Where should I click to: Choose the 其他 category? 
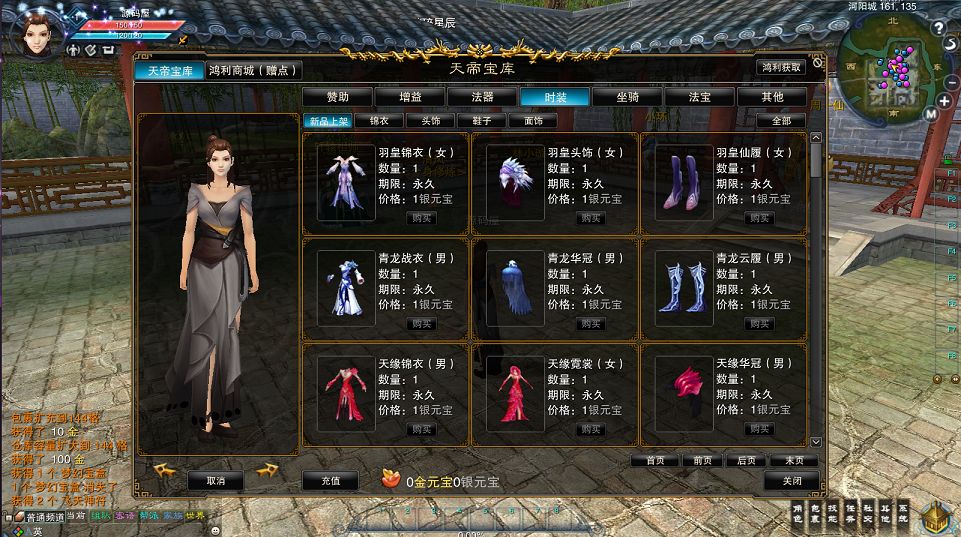coord(772,97)
